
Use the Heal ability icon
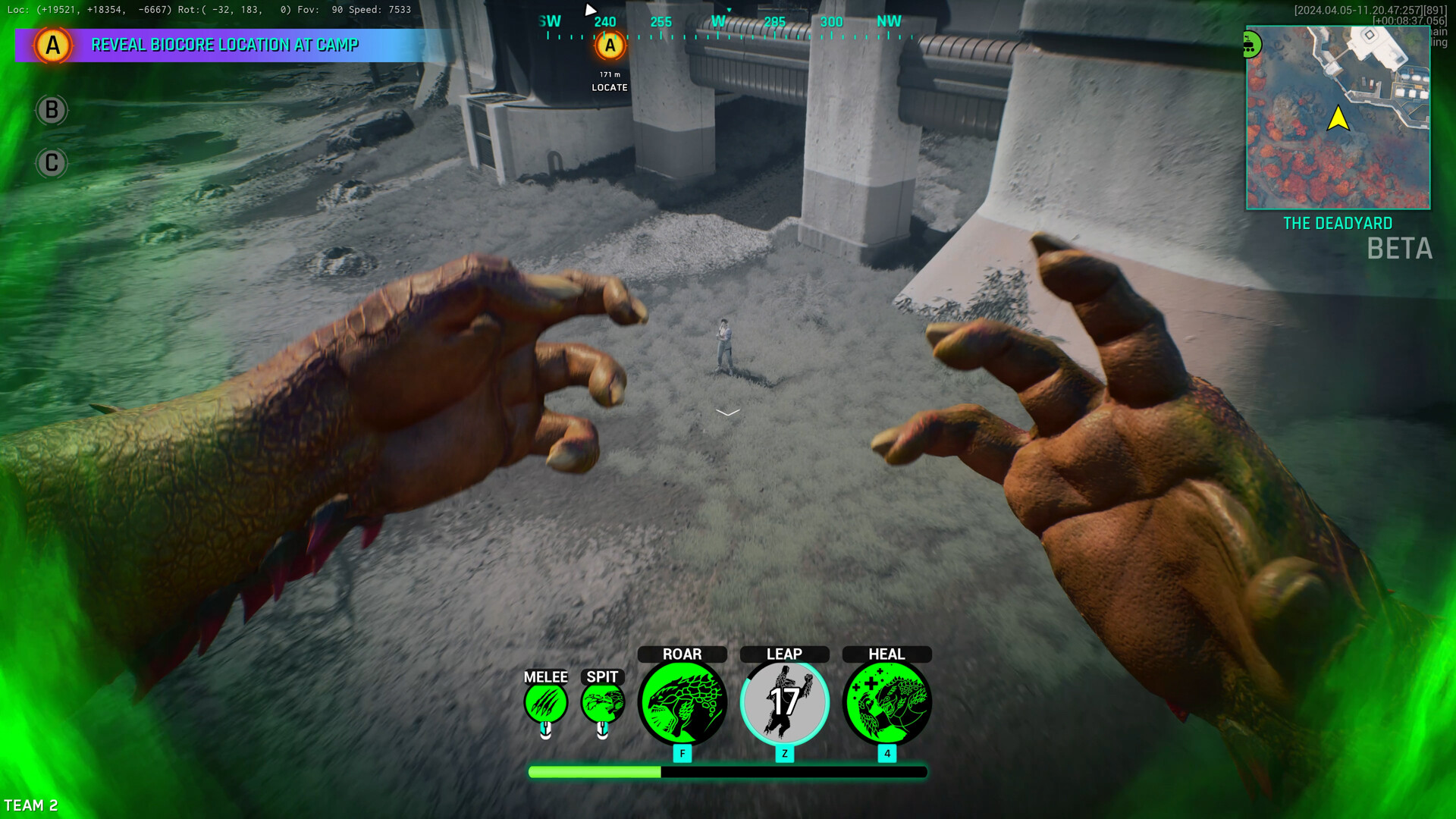tap(886, 703)
